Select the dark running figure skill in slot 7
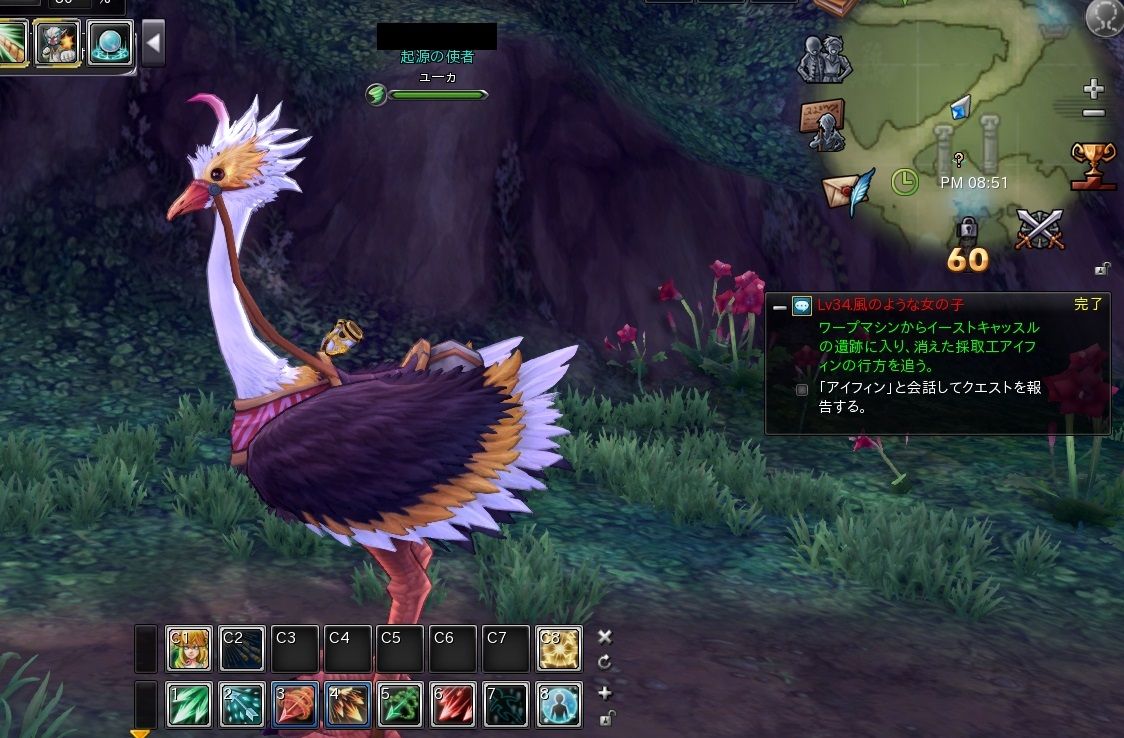The height and width of the screenshot is (738, 1124). pos(506,705)
